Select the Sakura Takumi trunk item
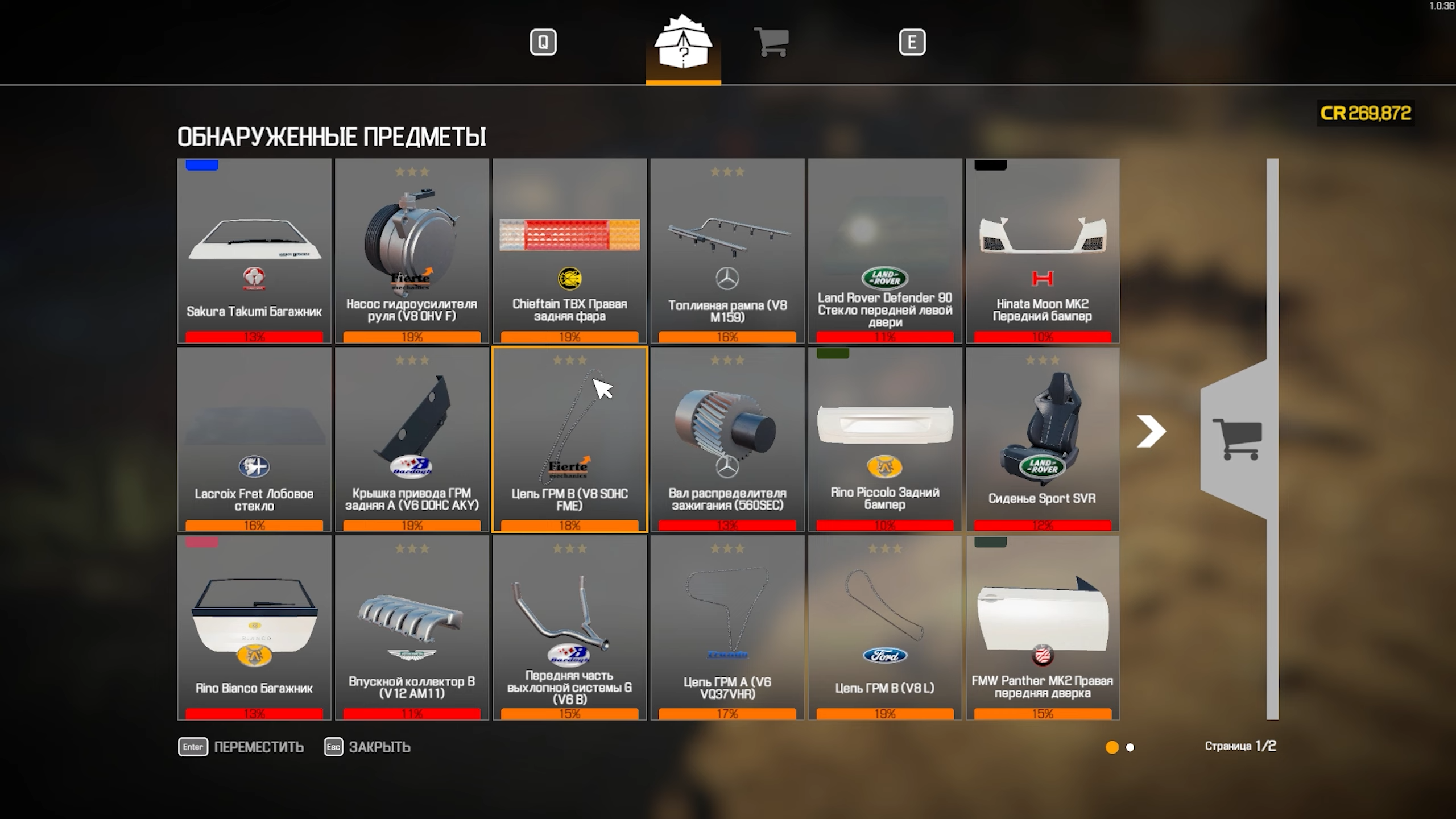Image resolution: width=1456 pixels, height=819 pixels. (254, 251)
